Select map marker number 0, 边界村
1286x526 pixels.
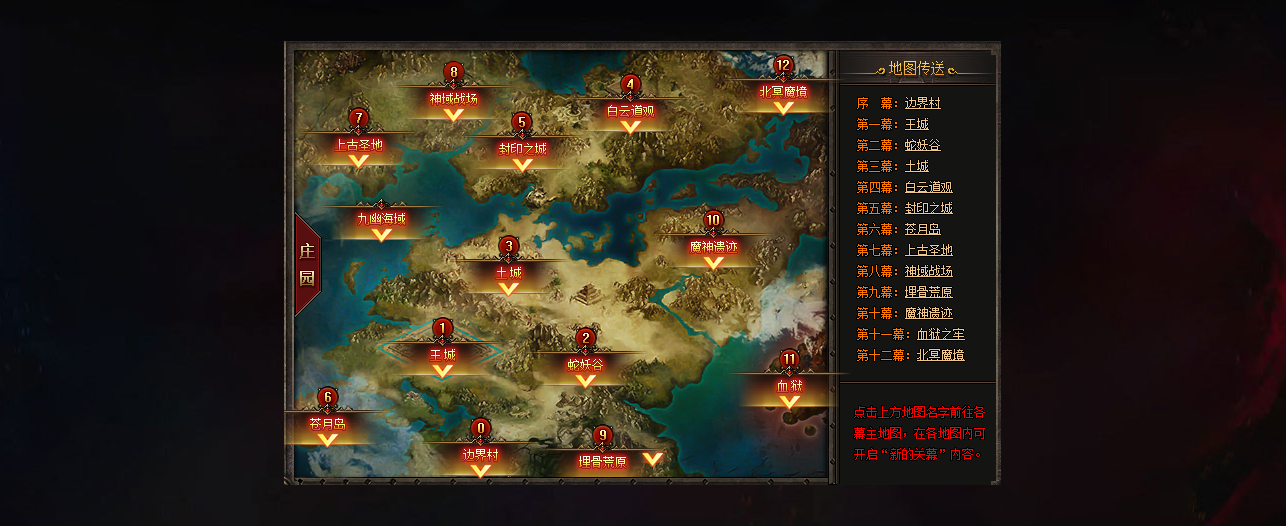point(480,454)
